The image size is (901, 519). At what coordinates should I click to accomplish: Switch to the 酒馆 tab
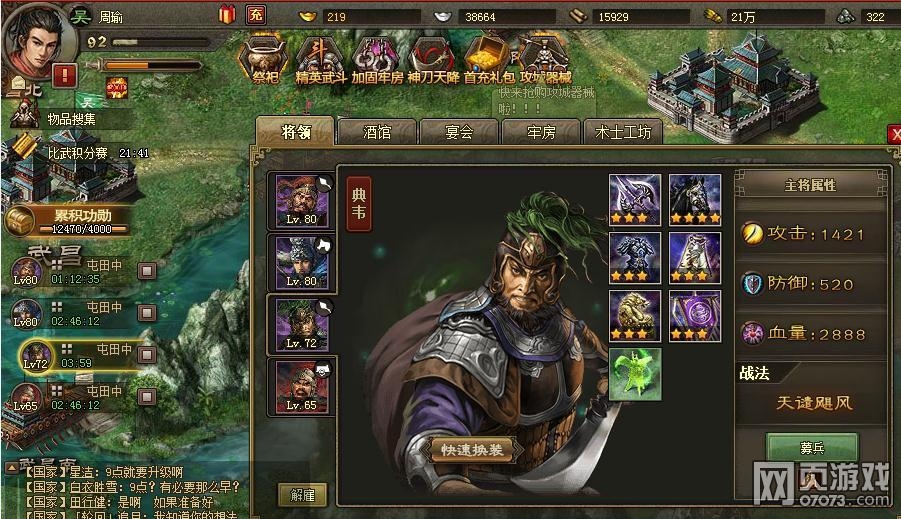tap(376, 133)
